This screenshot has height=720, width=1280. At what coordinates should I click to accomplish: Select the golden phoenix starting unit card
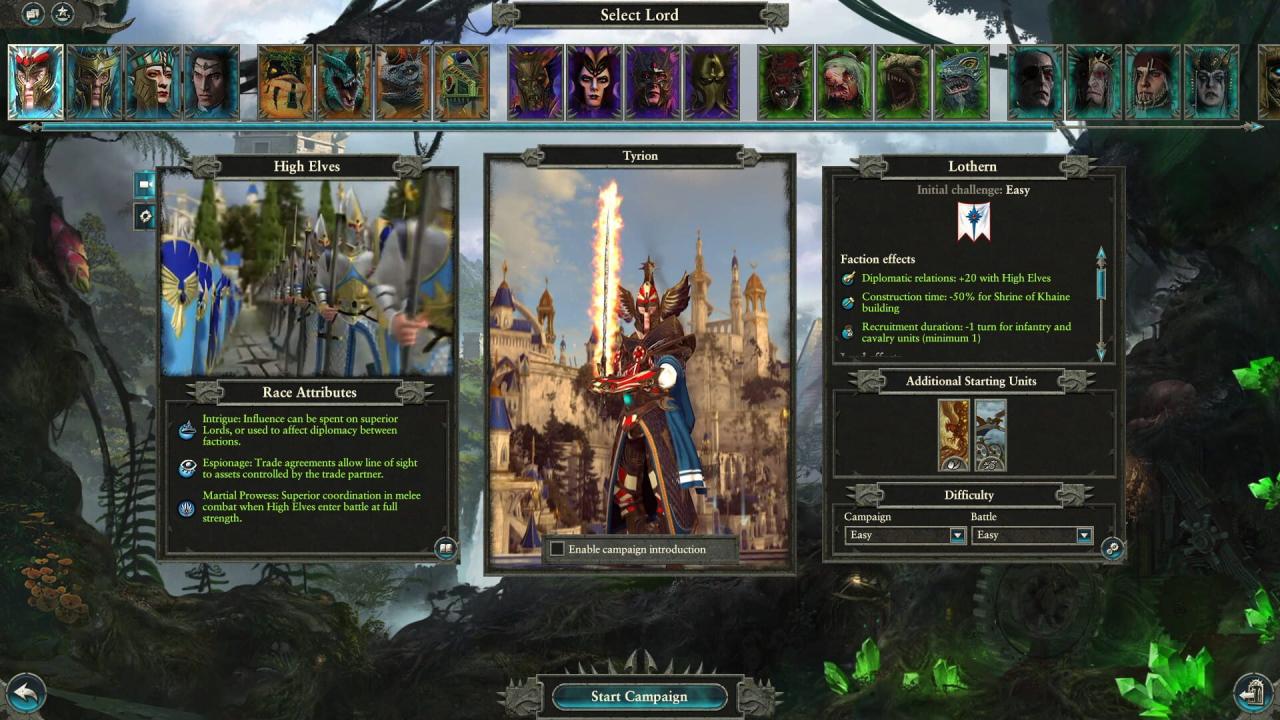pos(954,435)
